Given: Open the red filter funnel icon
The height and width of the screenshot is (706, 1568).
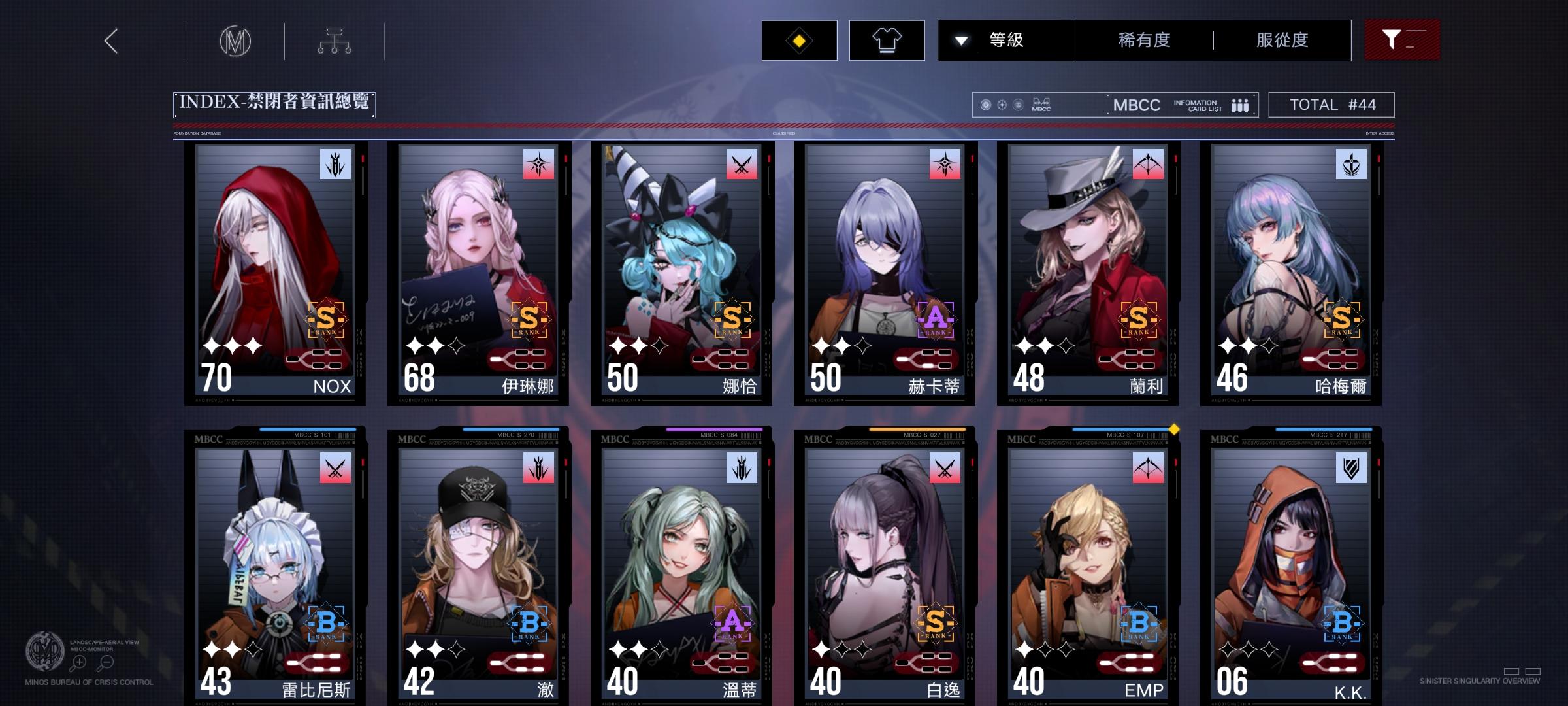Looking at the screenshot, I should [1402, 40].
